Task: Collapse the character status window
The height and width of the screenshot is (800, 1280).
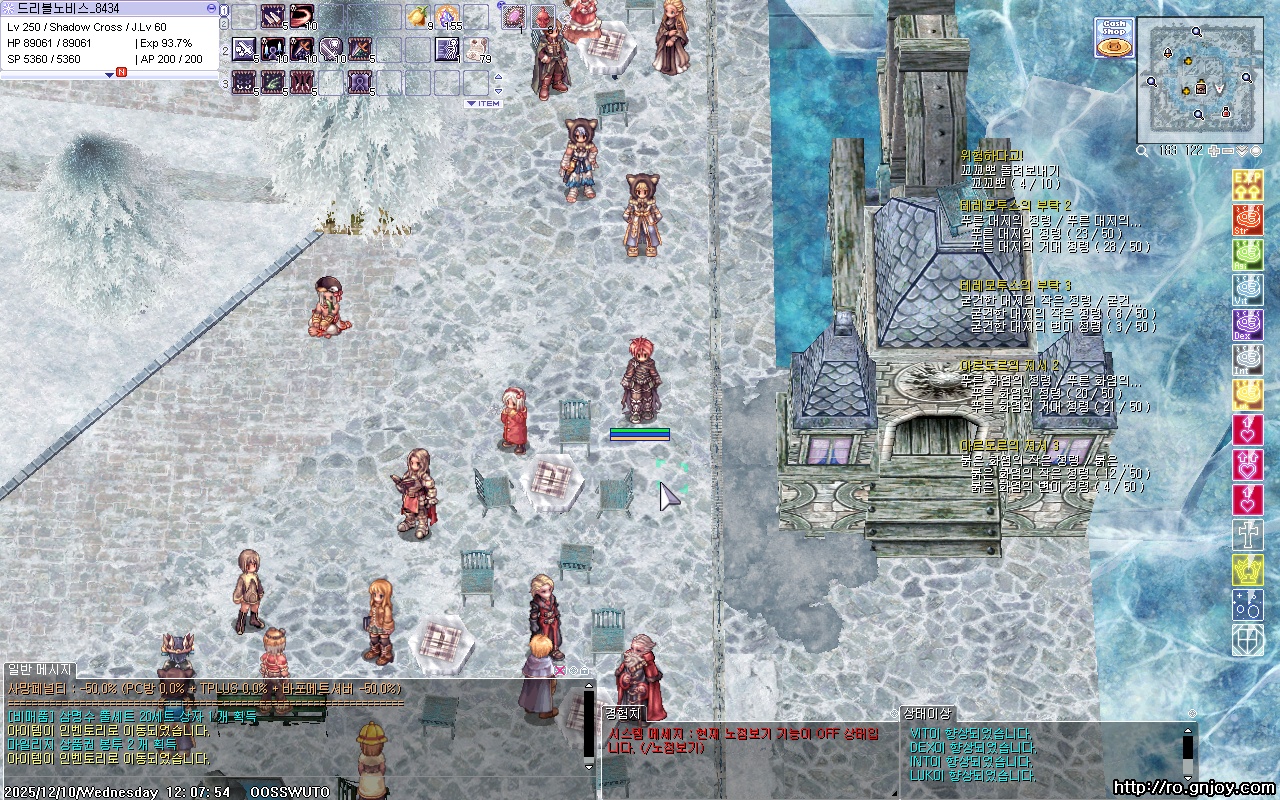Action: coord(211,7)
